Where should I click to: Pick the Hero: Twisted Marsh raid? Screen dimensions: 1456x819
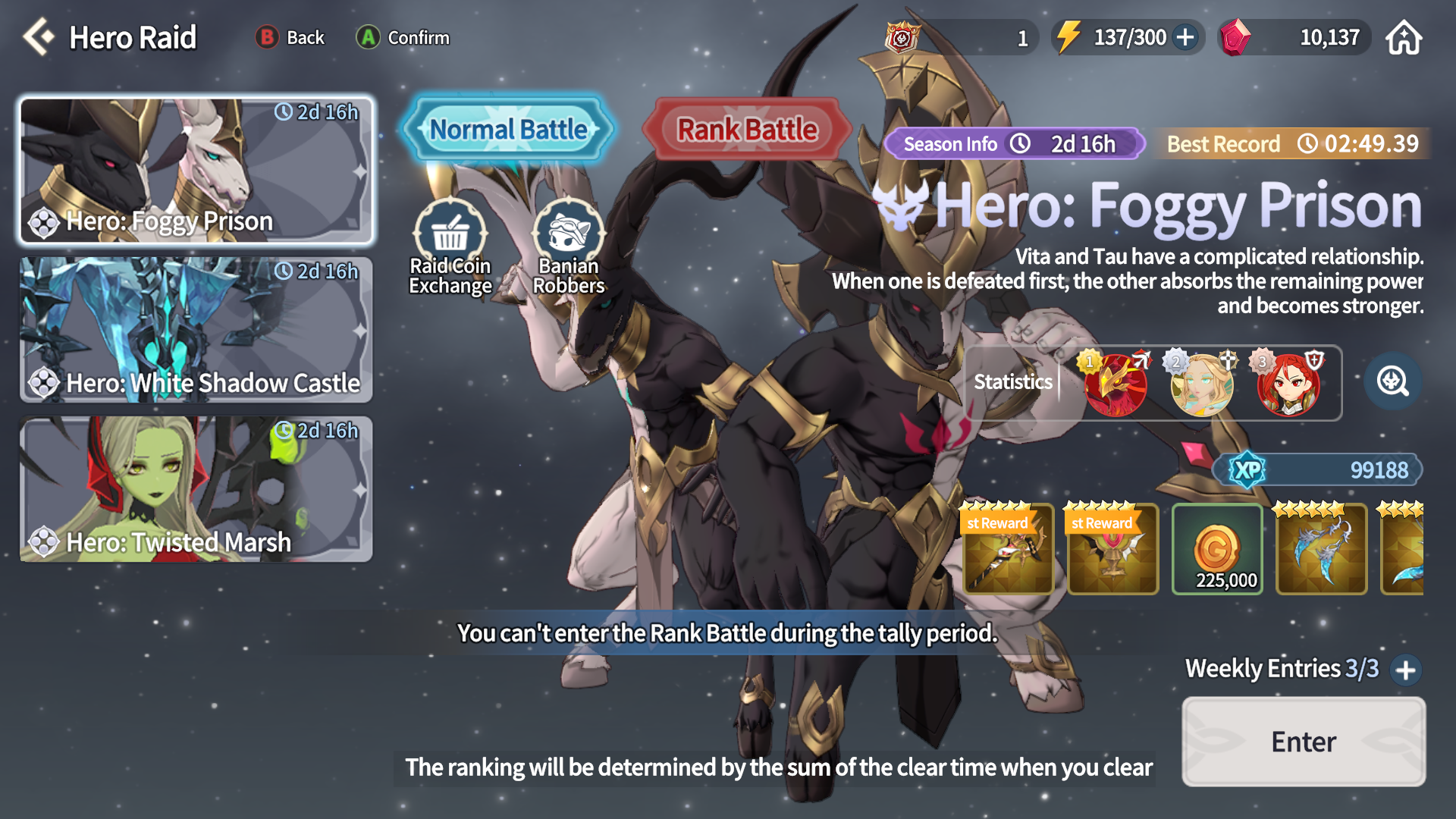tap(196, 488)
